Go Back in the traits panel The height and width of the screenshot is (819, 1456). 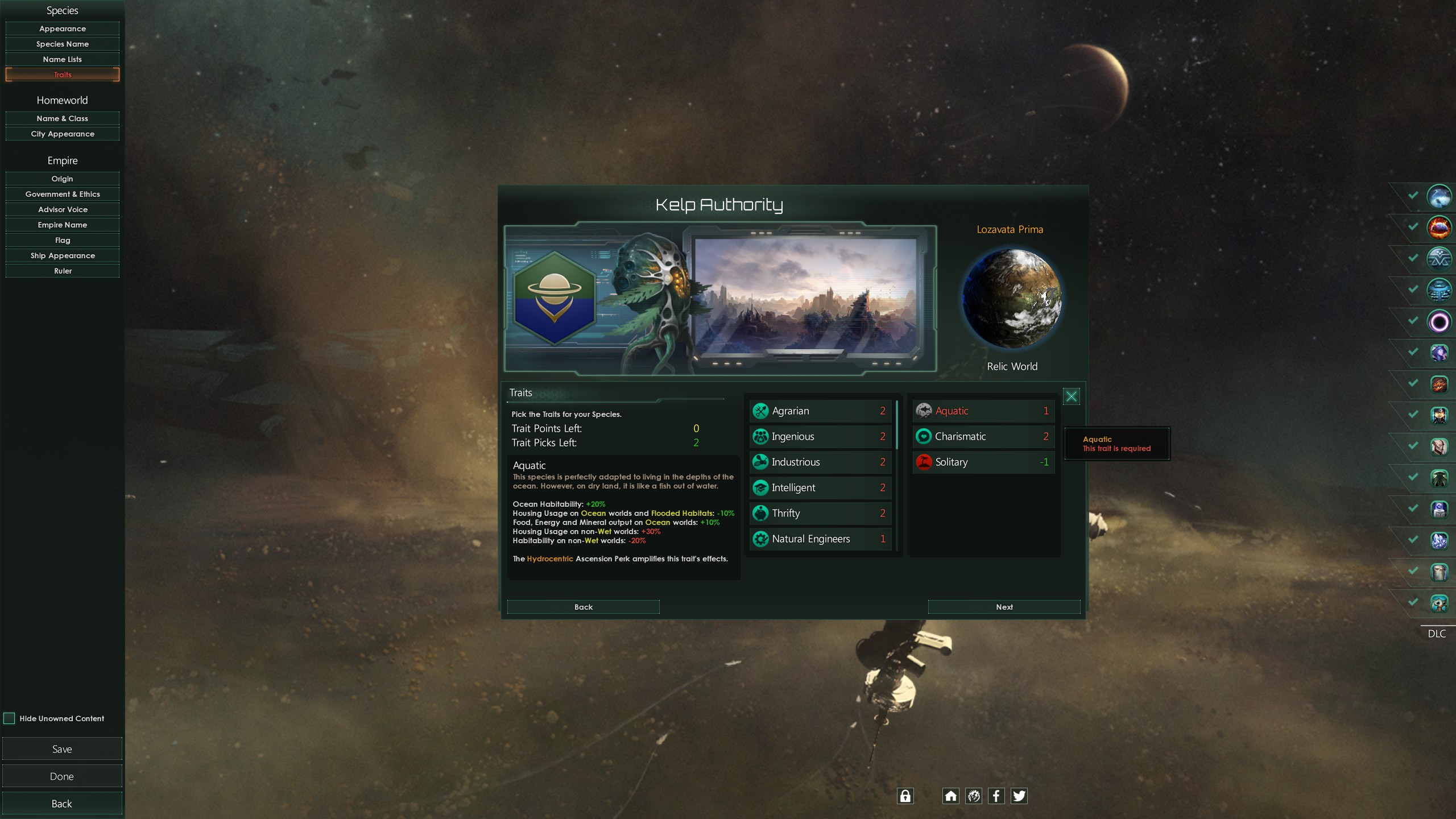[583, 607]
